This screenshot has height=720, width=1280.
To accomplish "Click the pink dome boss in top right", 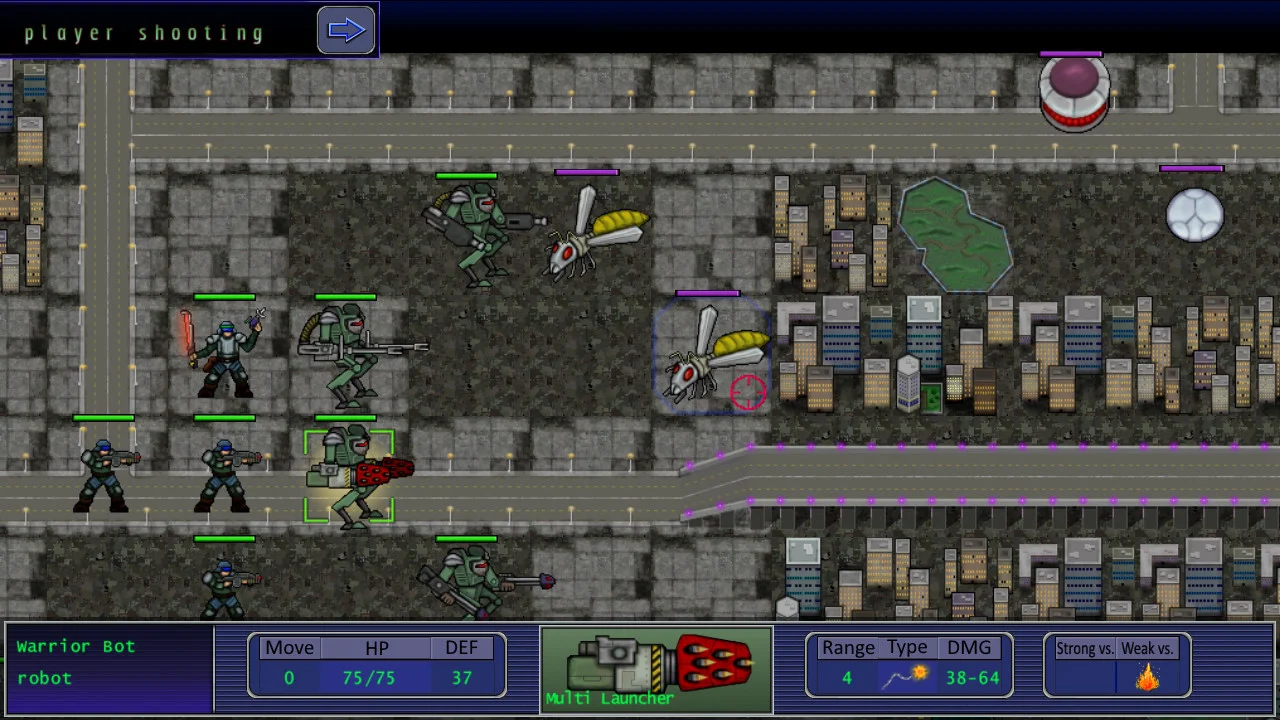I will pos(1073,95).
